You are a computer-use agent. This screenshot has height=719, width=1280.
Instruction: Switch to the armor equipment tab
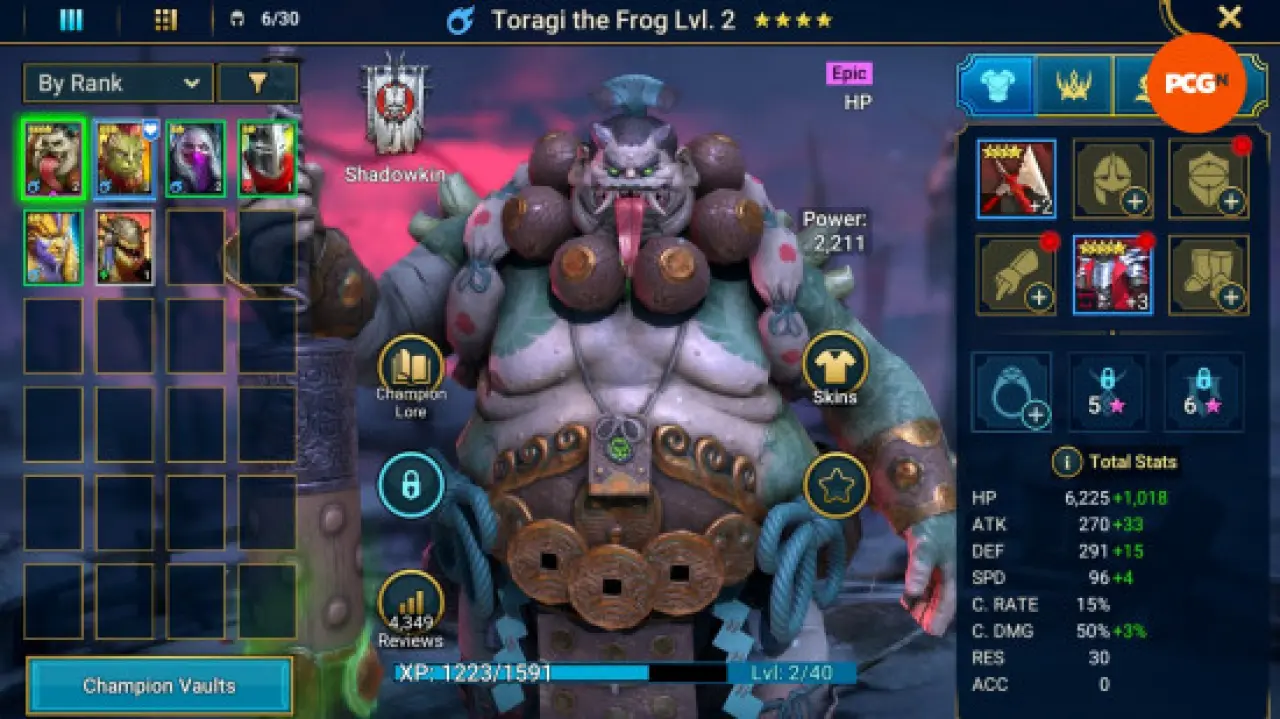pyautogui.click(x=996, y=86)
